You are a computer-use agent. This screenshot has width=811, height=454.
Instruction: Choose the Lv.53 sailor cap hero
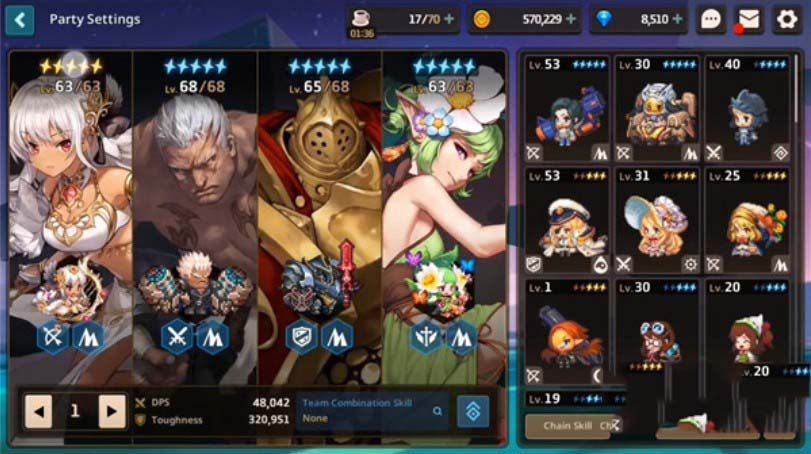(x=568, y=221)
